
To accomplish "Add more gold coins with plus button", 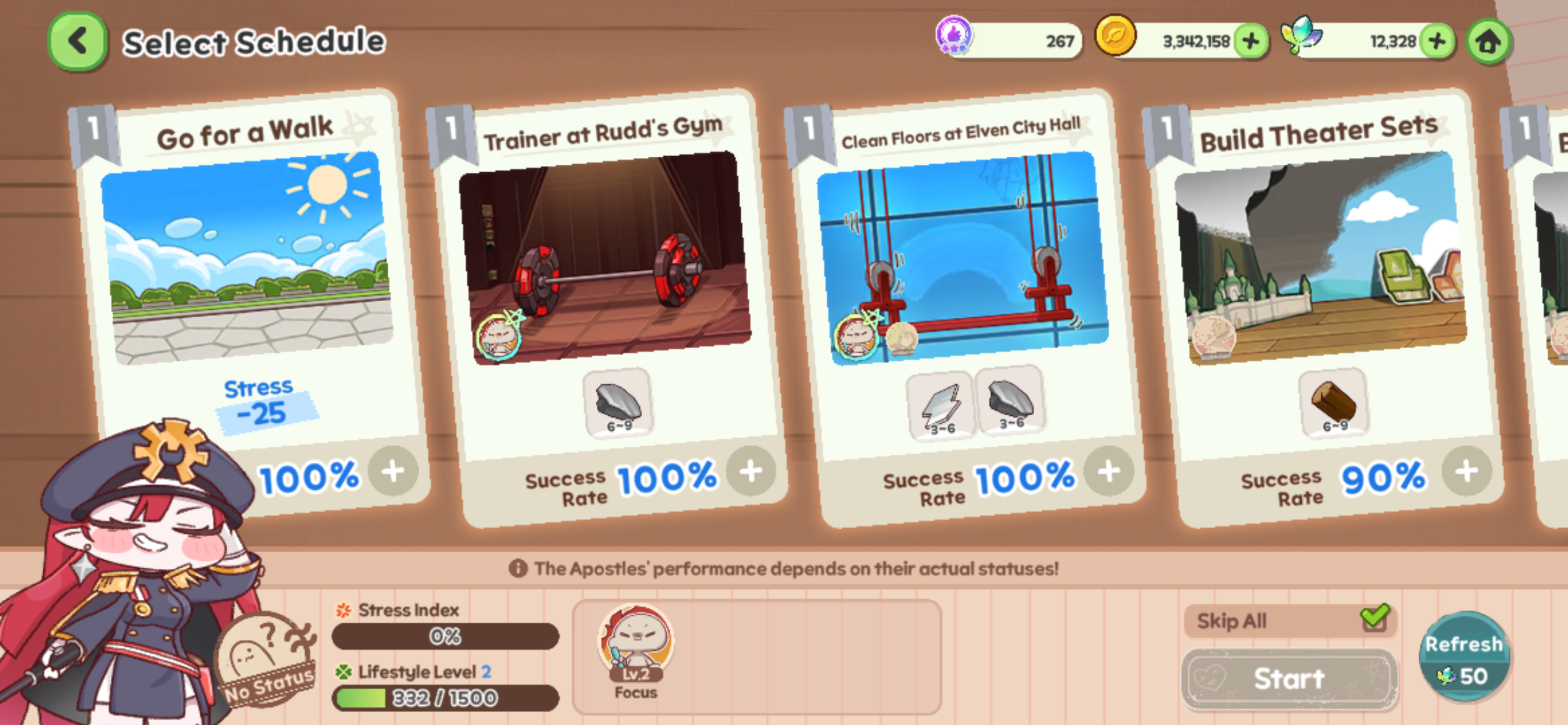I will [x=1251, y=42].
